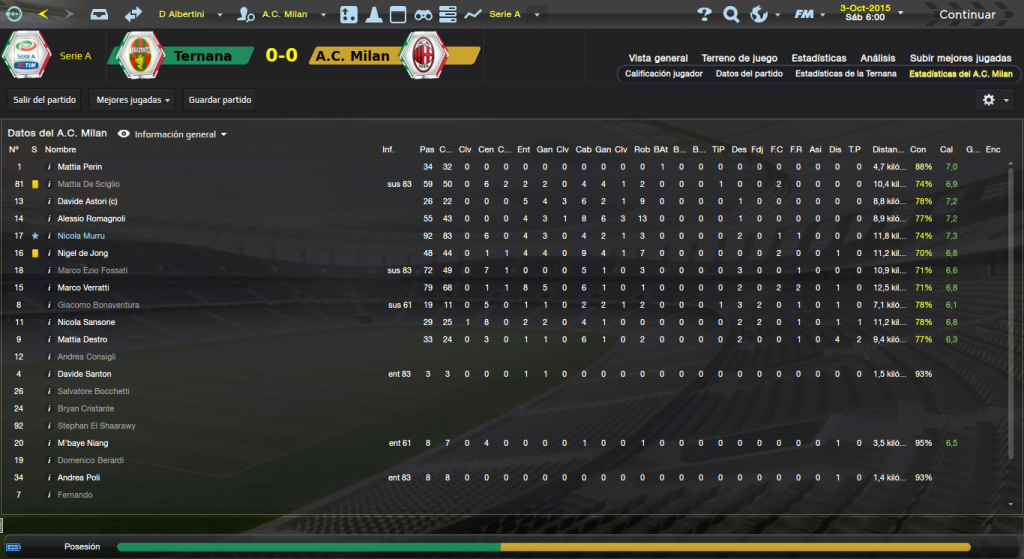Click the search magnifier icon
The width and height of the screenshot is (1024, 559).
click(731, 15)
